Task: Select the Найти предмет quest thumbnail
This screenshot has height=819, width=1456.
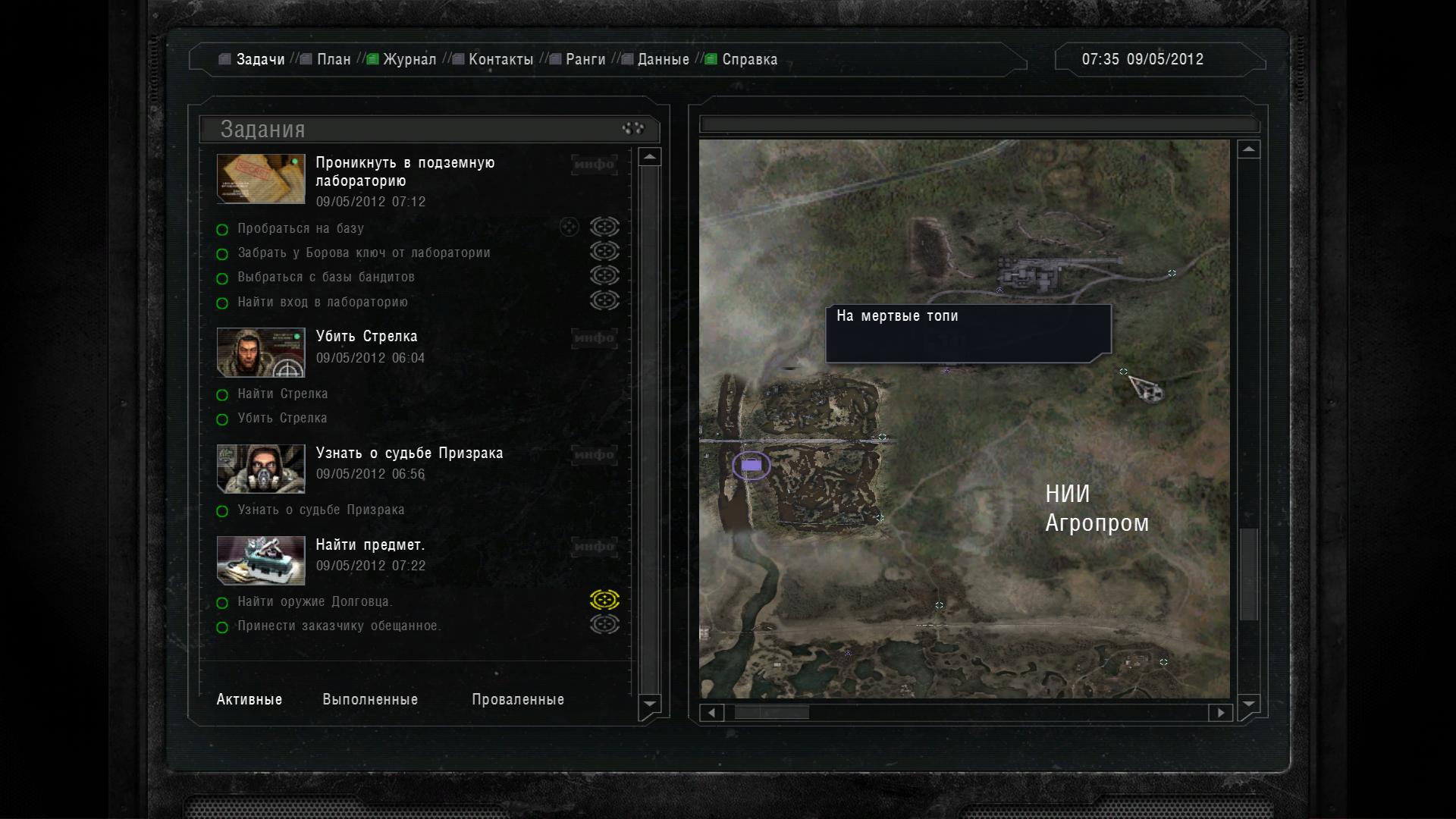Action: pyautogui.click(x=261, y=560)
